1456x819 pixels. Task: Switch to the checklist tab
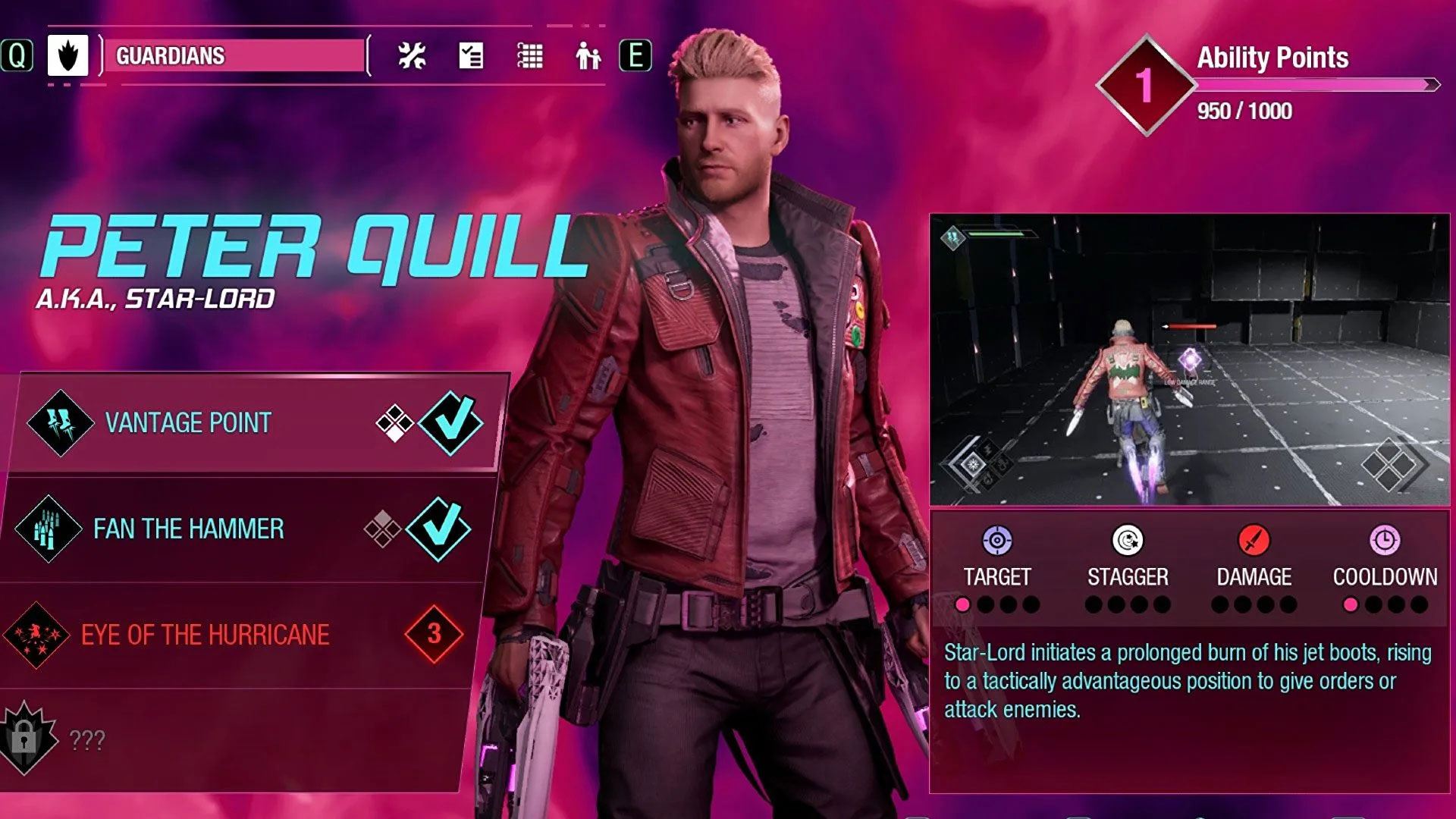(471, 55)
